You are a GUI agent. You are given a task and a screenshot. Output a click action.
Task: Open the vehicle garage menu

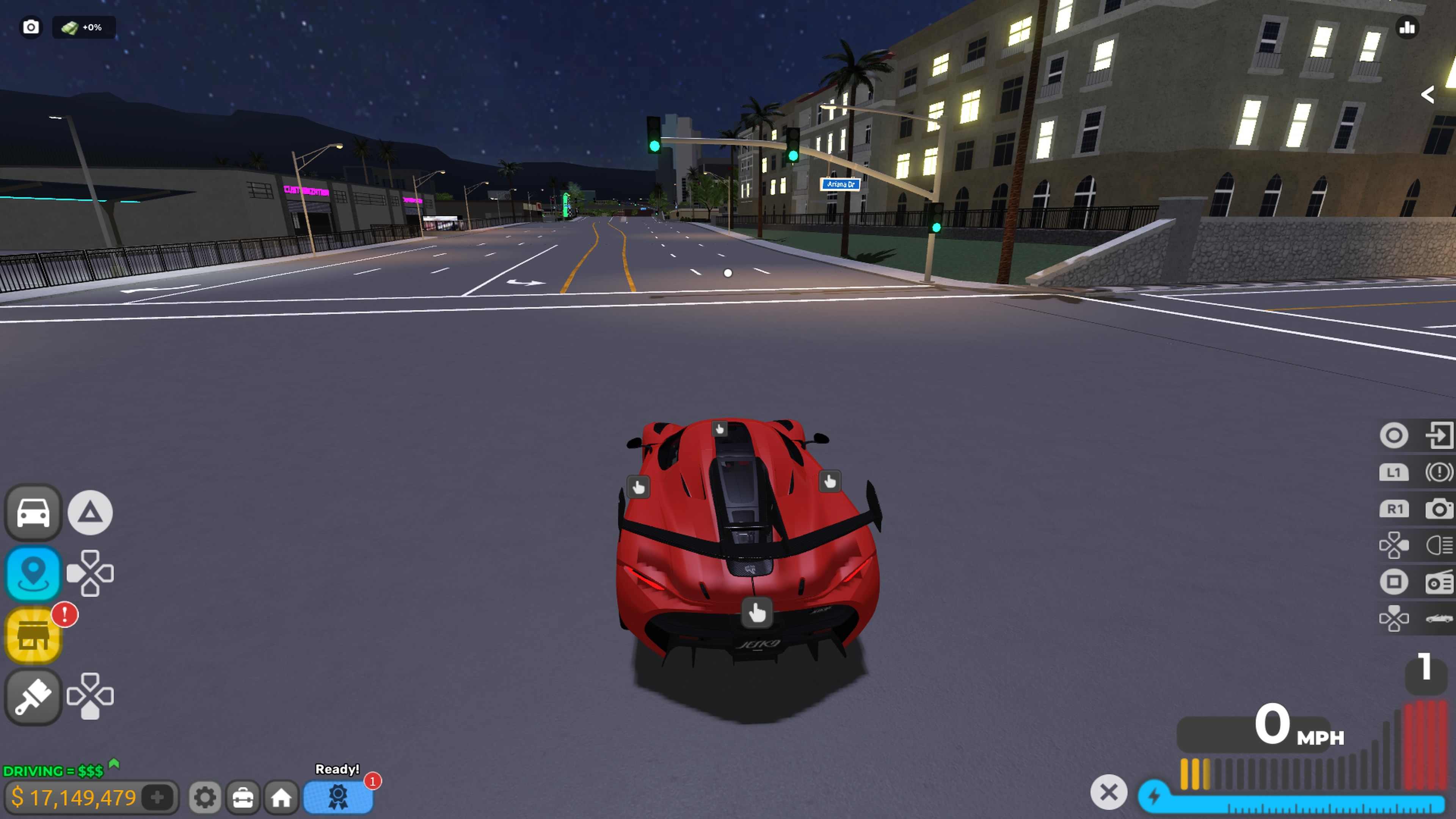click(x=33, y=512)
